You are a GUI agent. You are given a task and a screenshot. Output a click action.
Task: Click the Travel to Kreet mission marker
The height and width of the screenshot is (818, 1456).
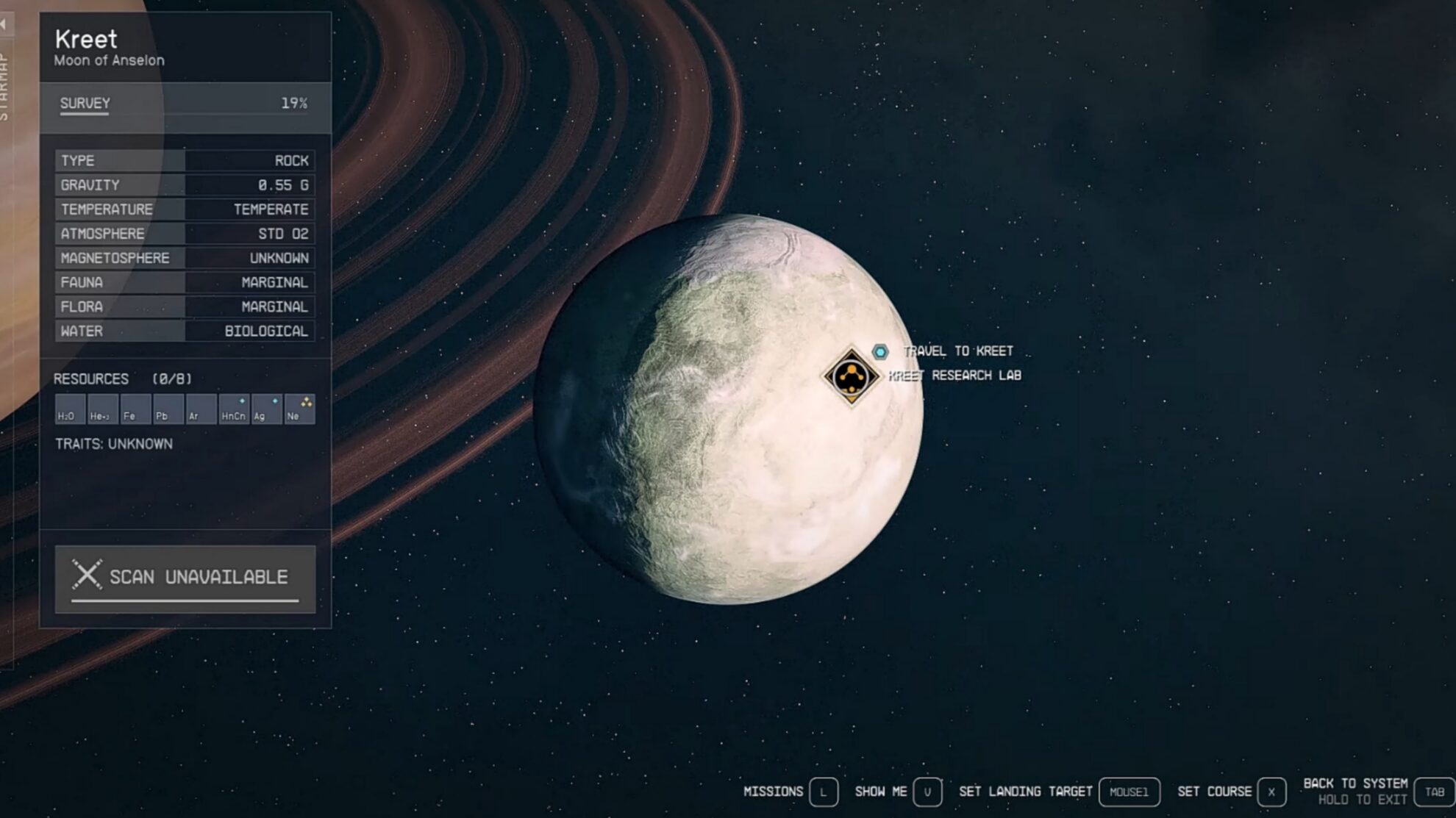[880, 352]
